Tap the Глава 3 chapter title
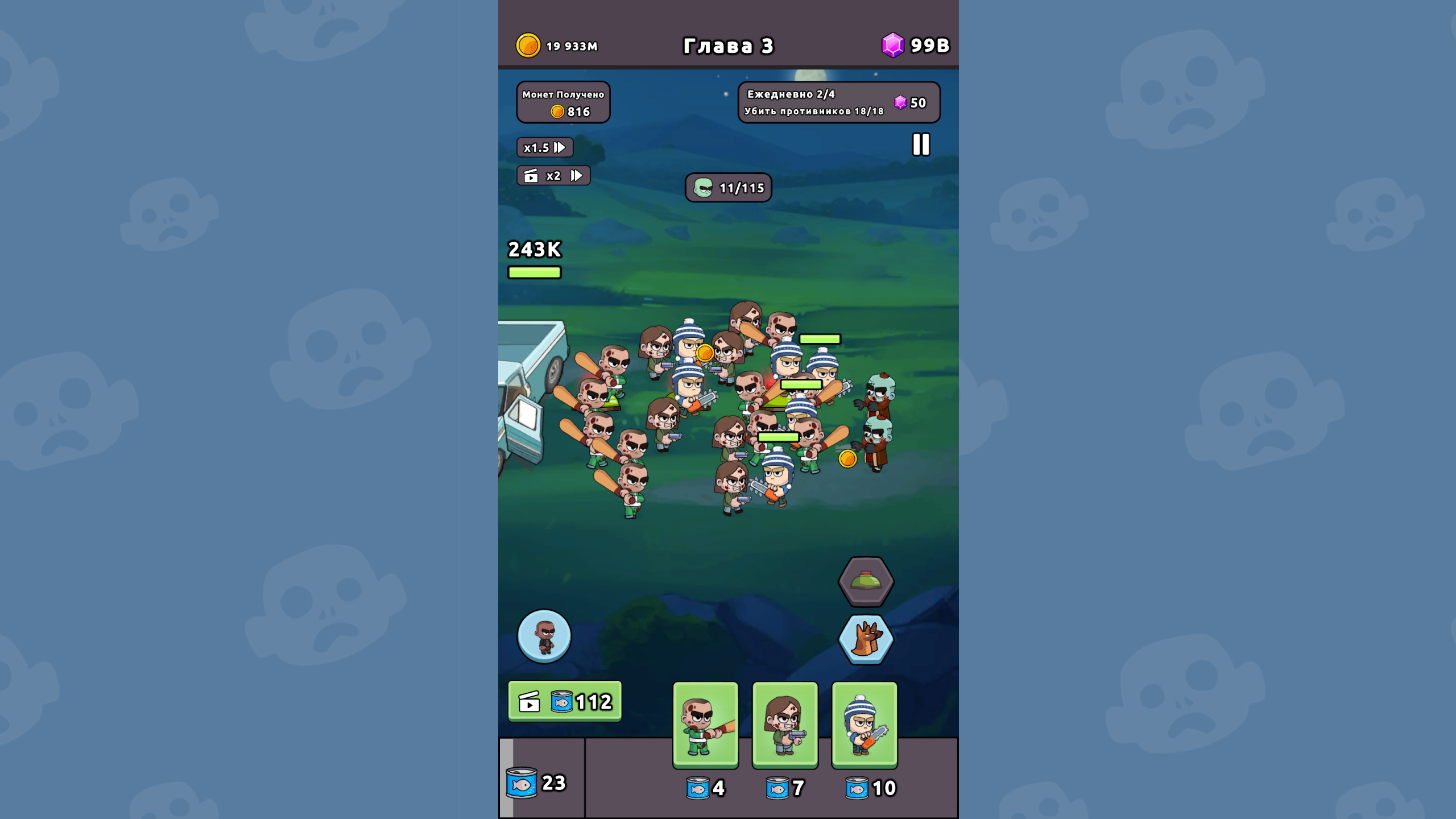 [x=729, y=45]
